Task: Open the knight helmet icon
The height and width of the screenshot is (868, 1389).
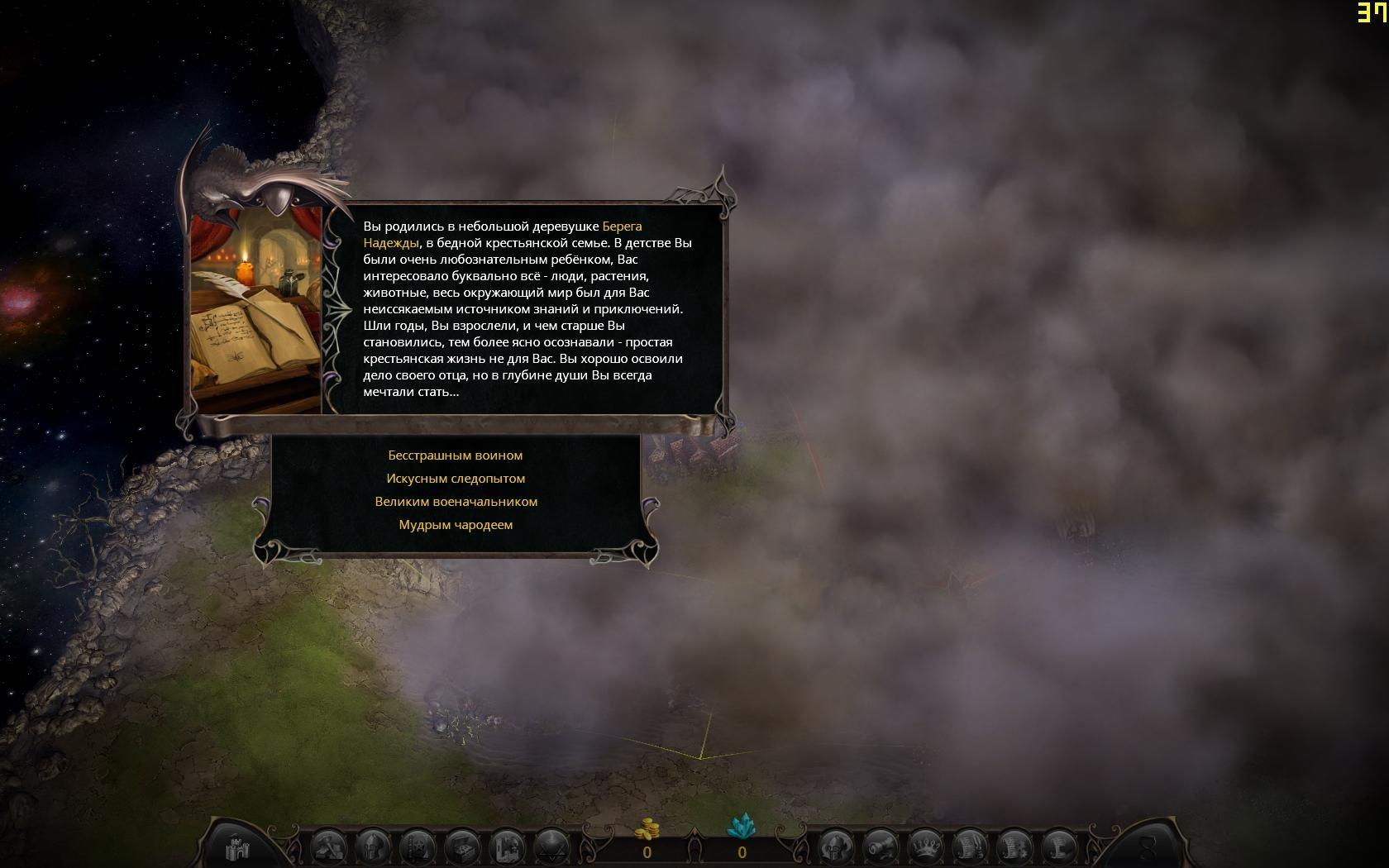Action: click(x=375, y=847)
